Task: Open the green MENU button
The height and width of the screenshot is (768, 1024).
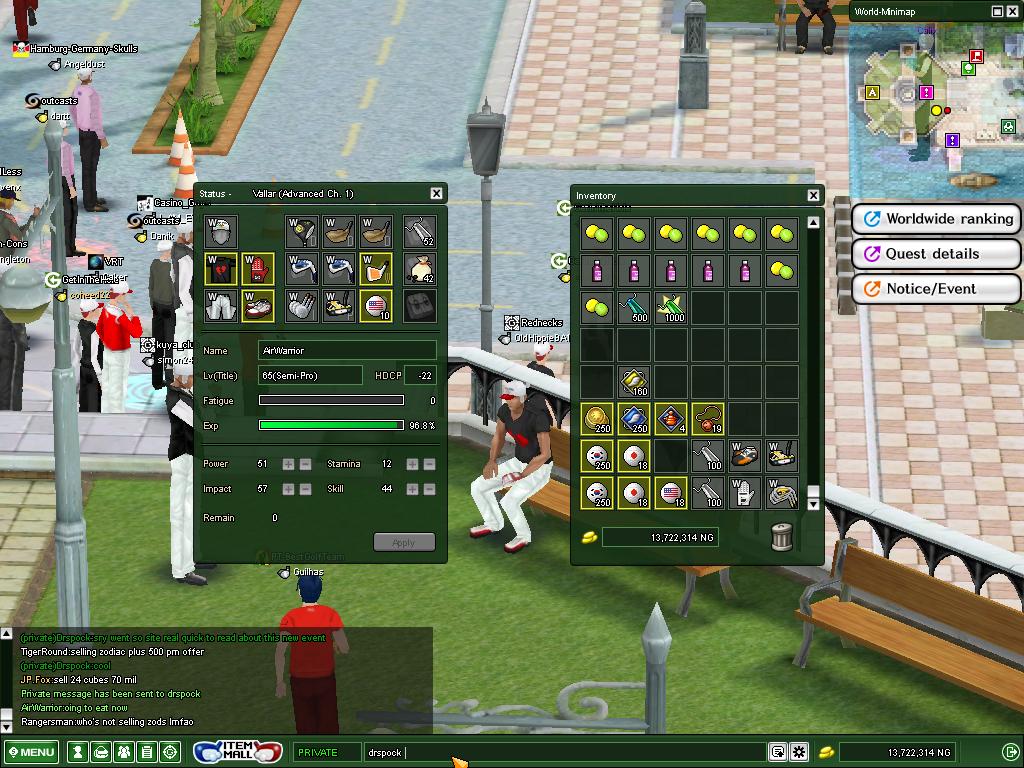Action: click(31, 752)
